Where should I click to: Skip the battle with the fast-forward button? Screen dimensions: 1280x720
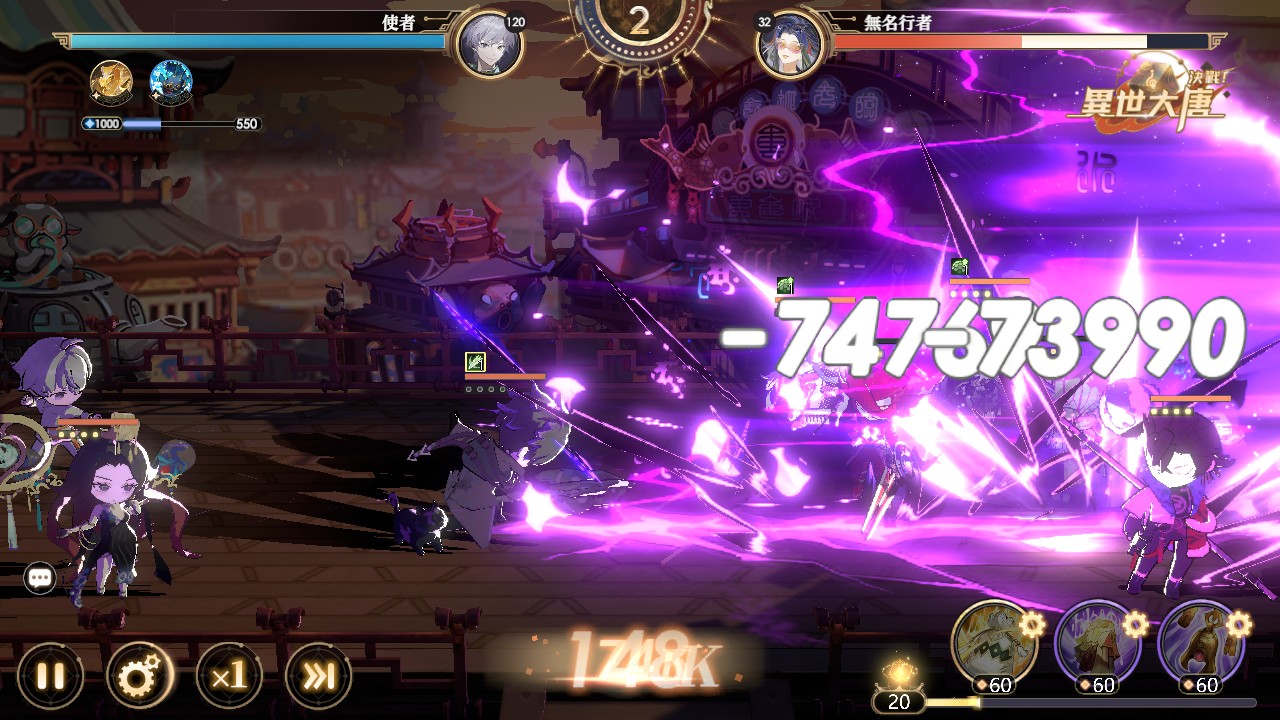pos(319,676)
